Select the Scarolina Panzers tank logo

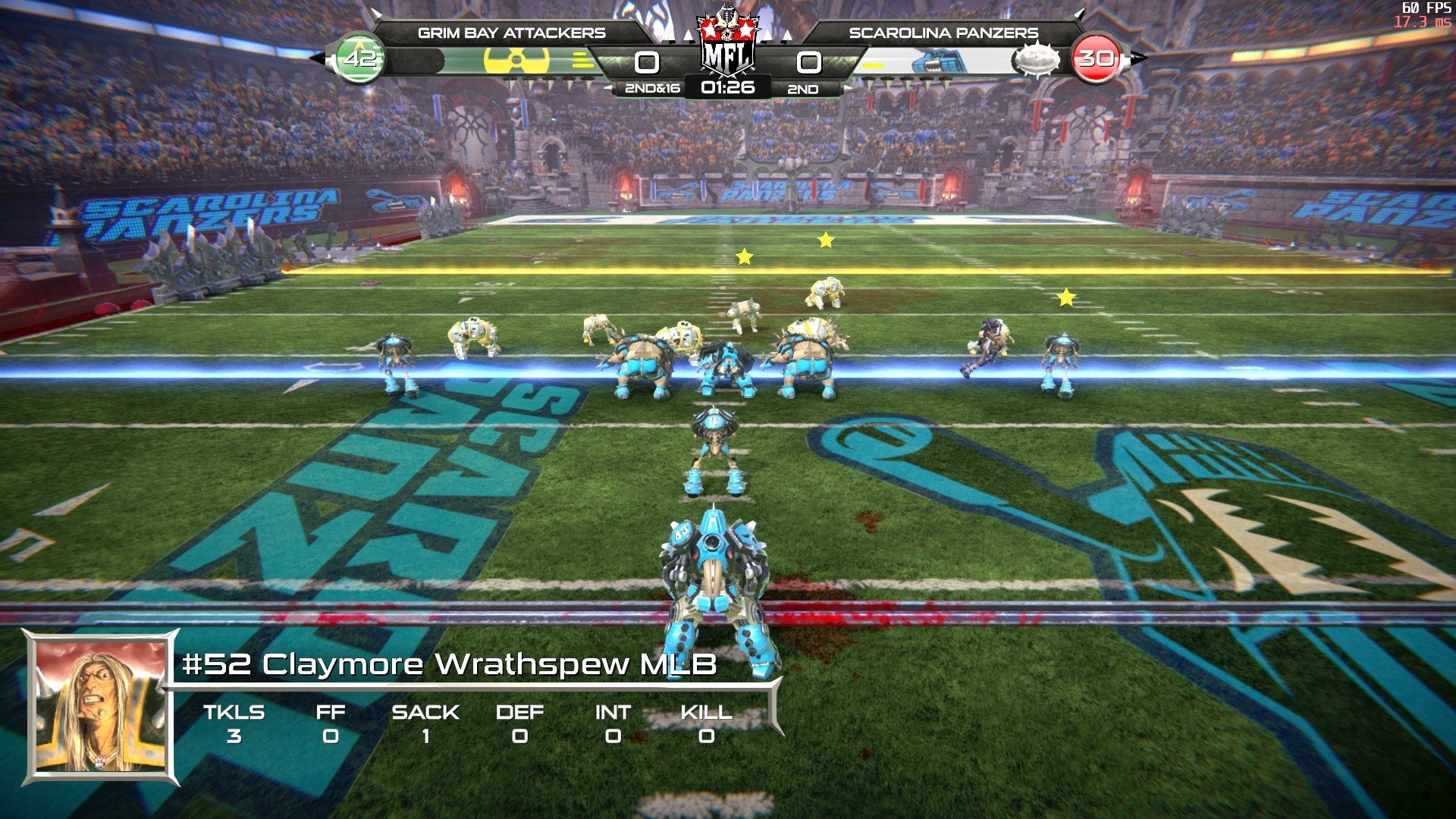click(x=940, y=62)
